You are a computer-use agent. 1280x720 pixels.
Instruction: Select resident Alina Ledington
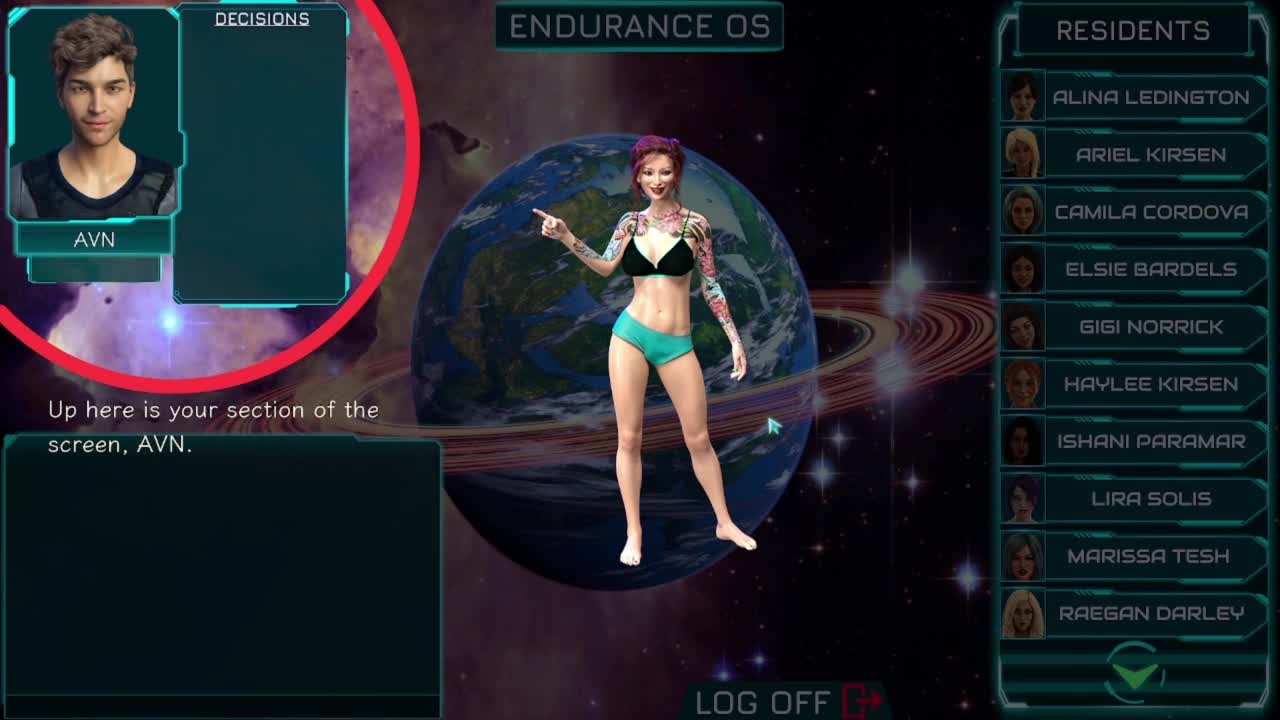[x=1150, y=98]
